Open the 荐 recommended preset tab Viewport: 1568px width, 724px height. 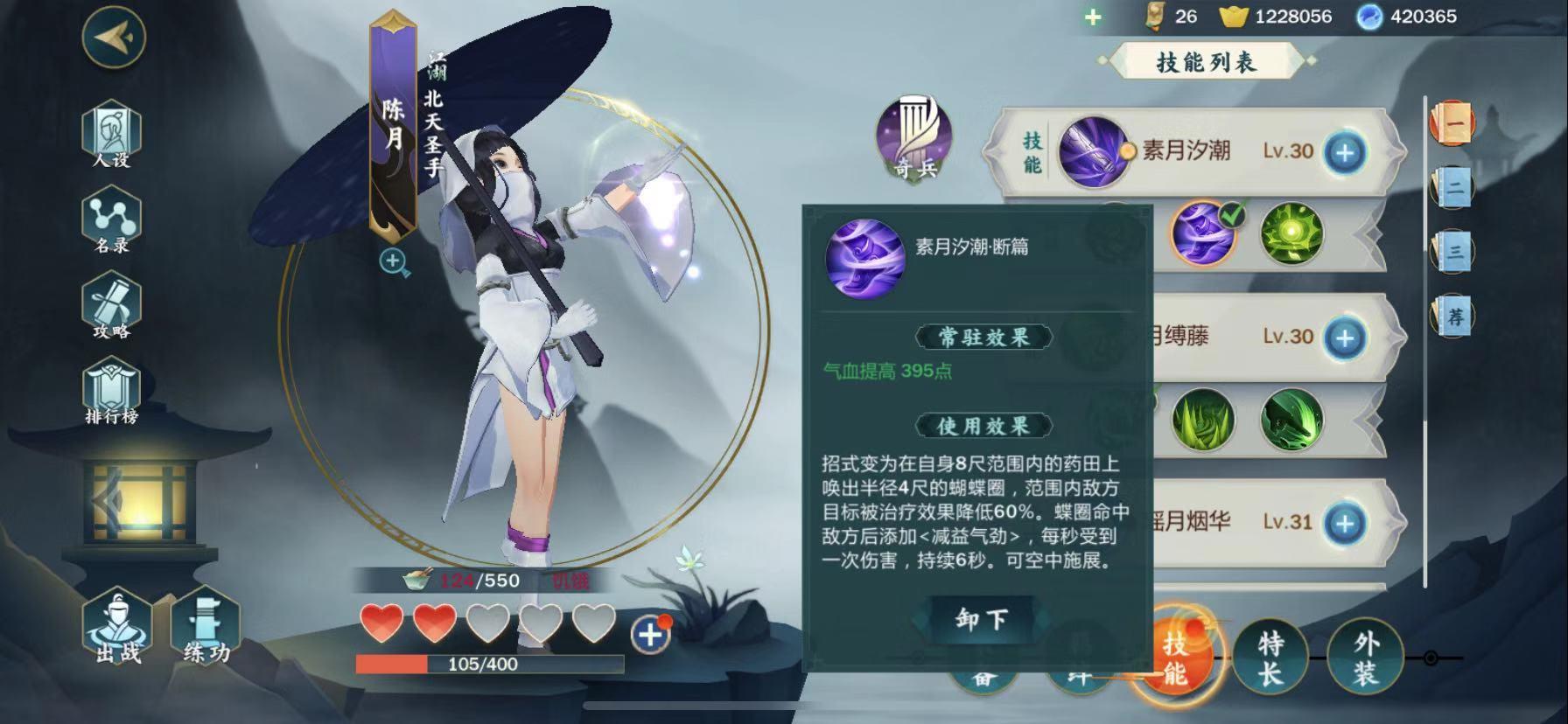point(1452,316)
